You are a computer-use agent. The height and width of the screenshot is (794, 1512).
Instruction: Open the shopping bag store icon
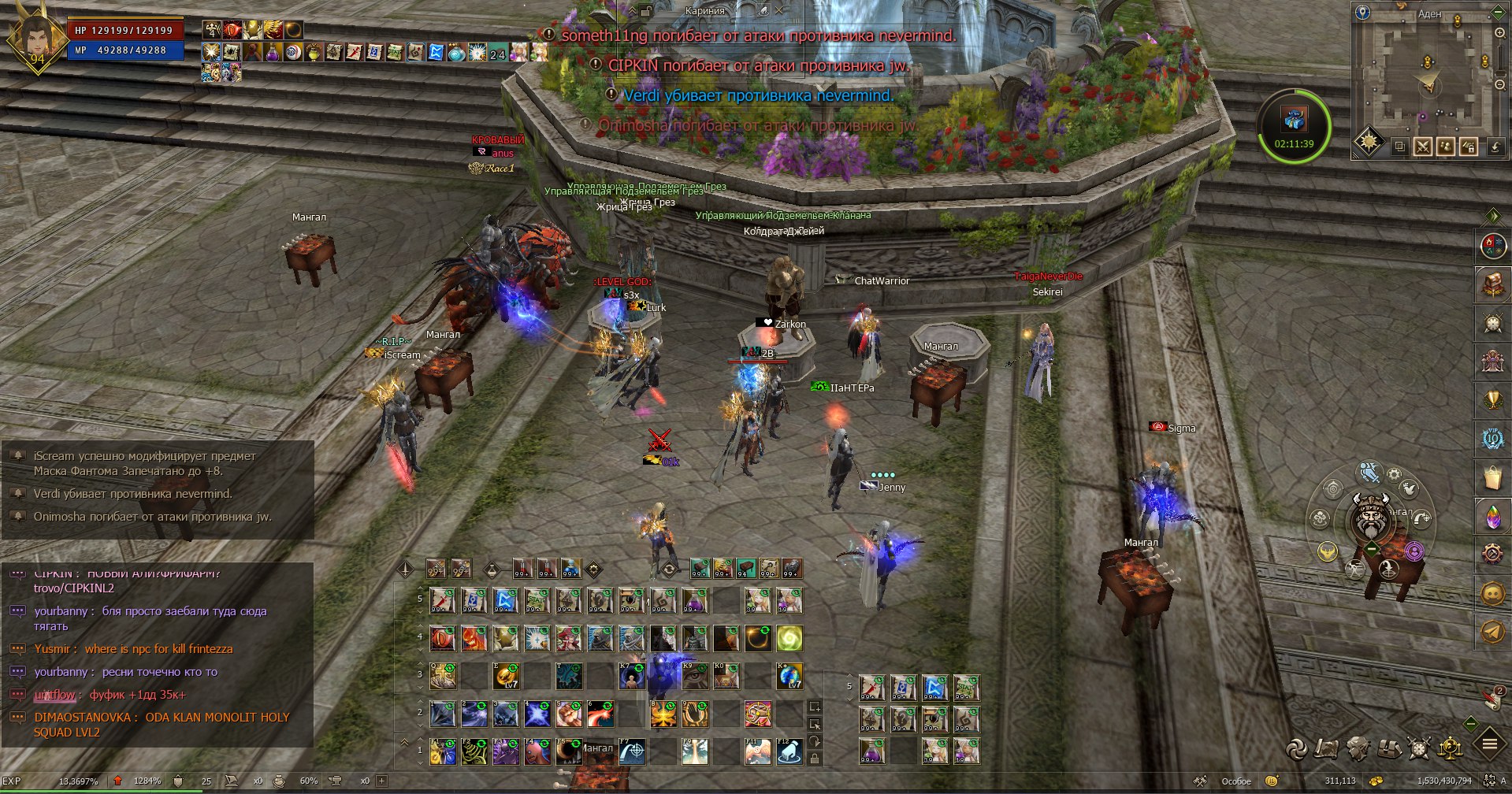(1492, 477)
